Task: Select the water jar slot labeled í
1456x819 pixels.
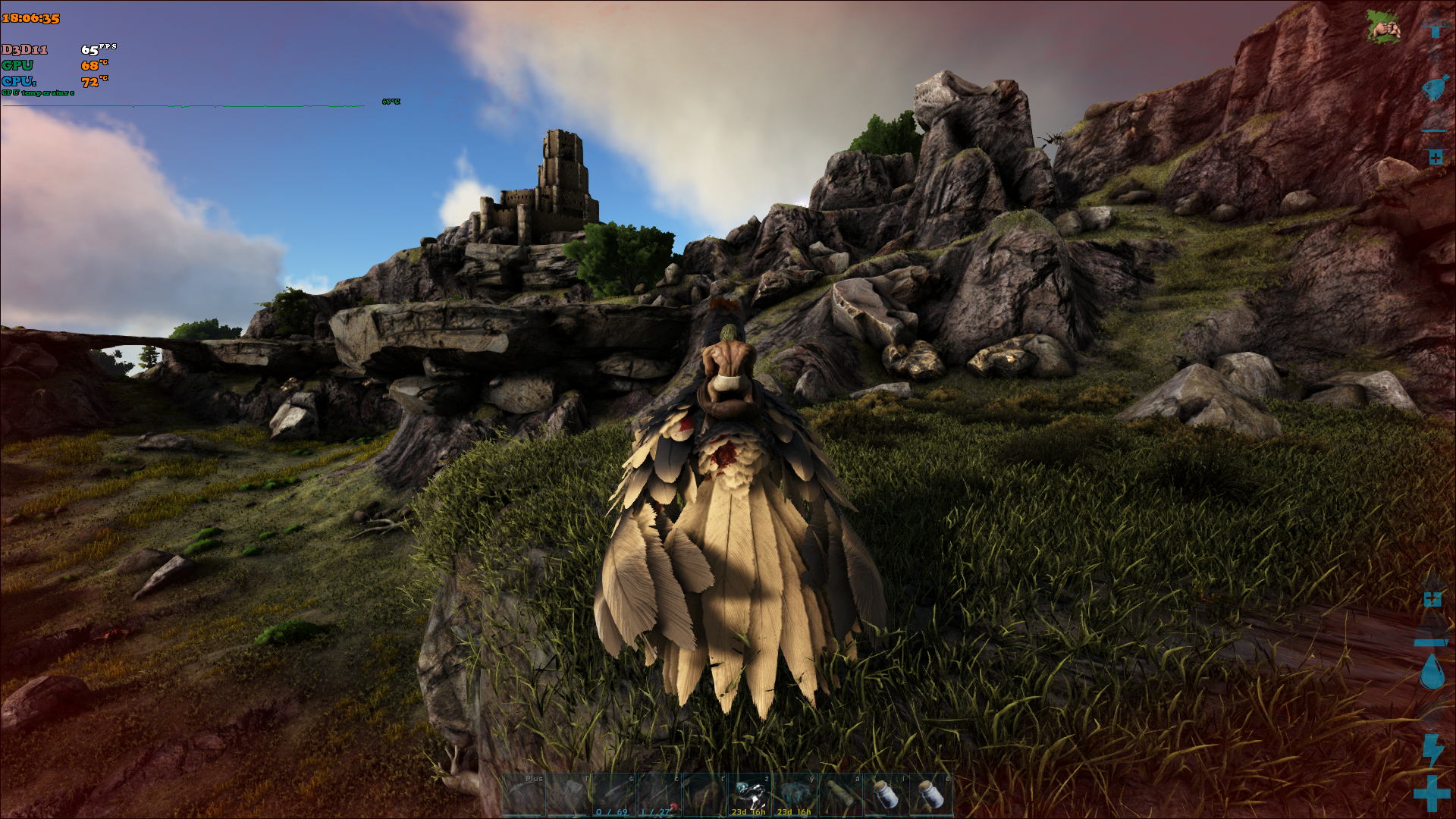Action: tap(886, 795)
